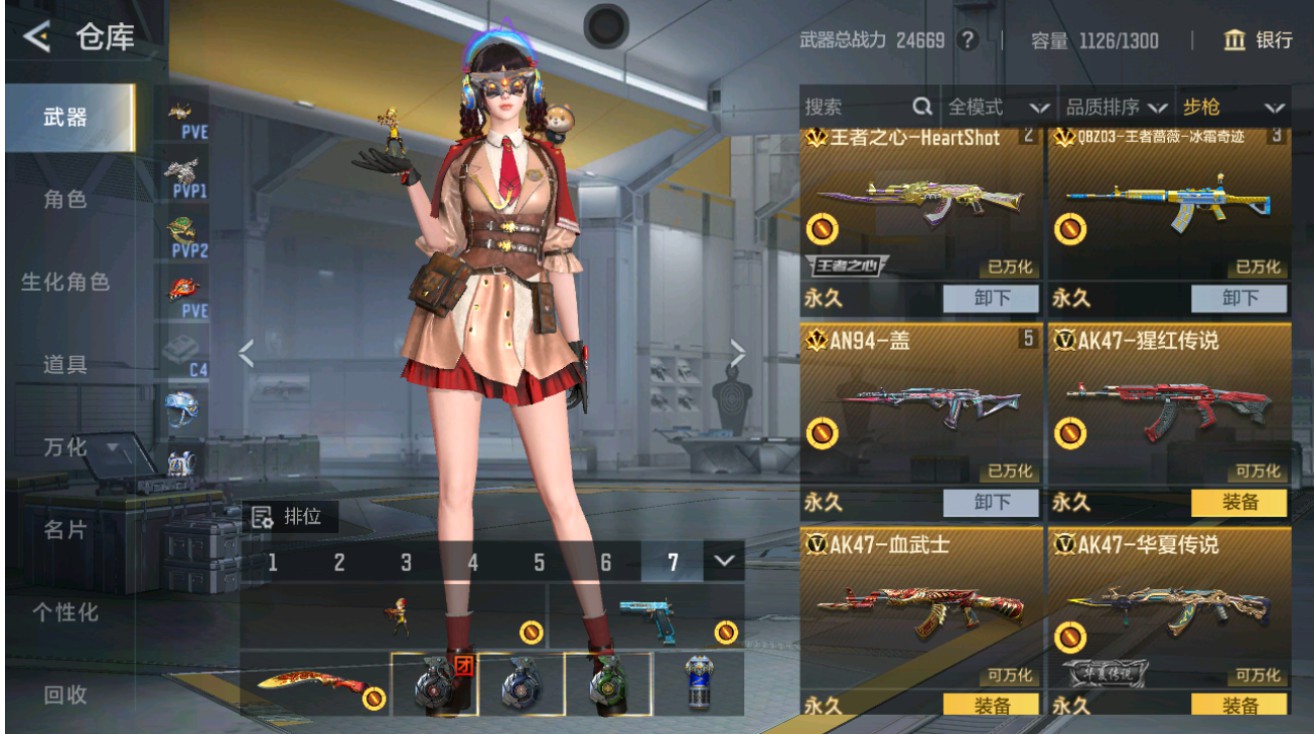1314x734 pixels.
Task: Select the PVP1 weapon slot thumbnail
Action: click(x=180, y=176)
